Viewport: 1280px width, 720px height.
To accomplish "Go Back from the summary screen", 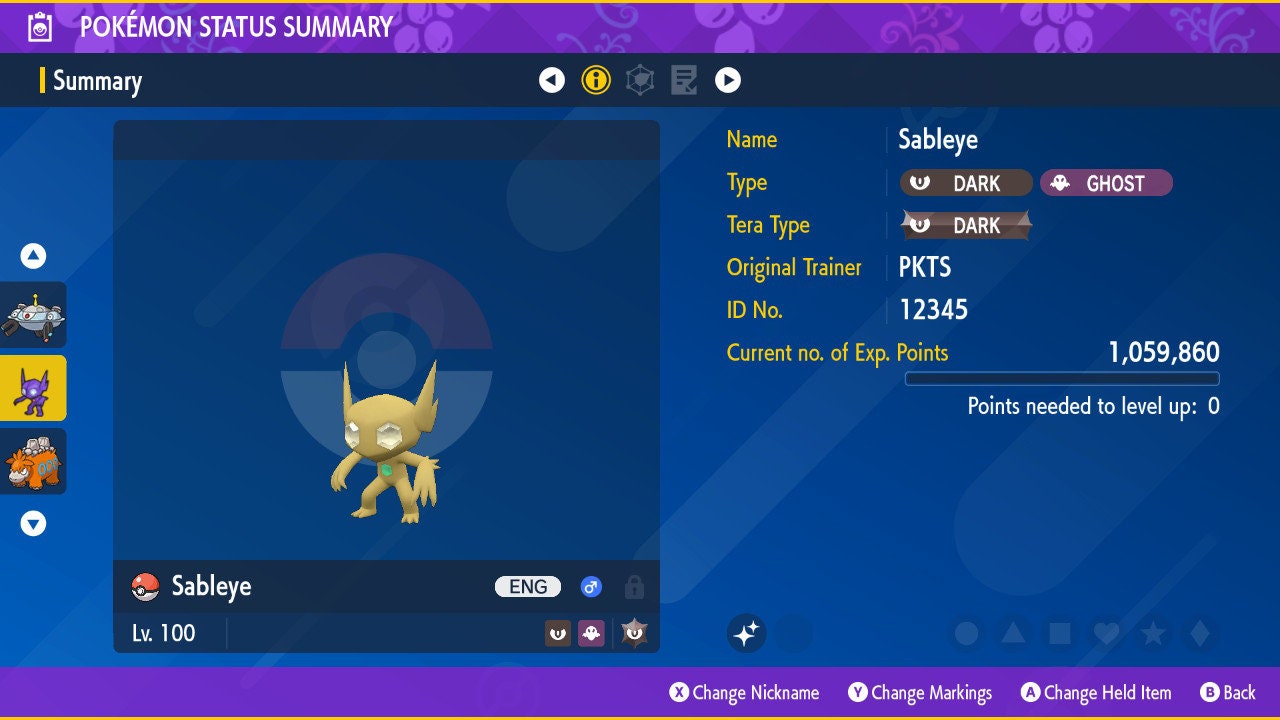I will point(1228,692).
